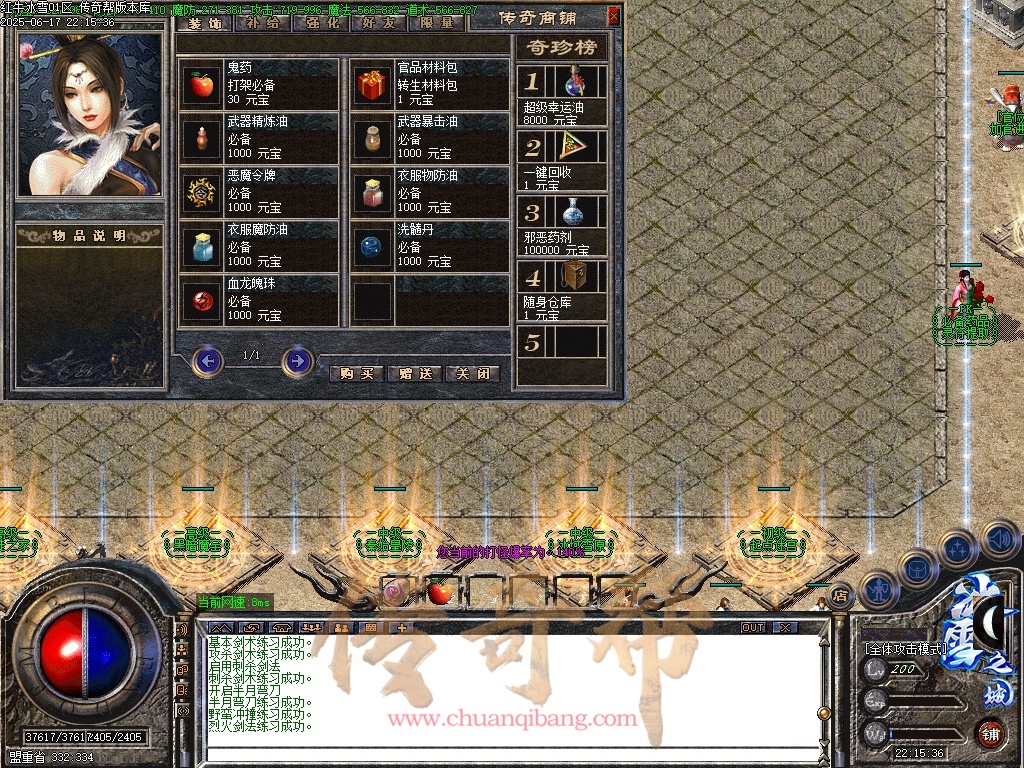Switch to the 补给 shop tab
Image resolution: width=1024 pixels, height=768 pixels.
click(262, 22)
